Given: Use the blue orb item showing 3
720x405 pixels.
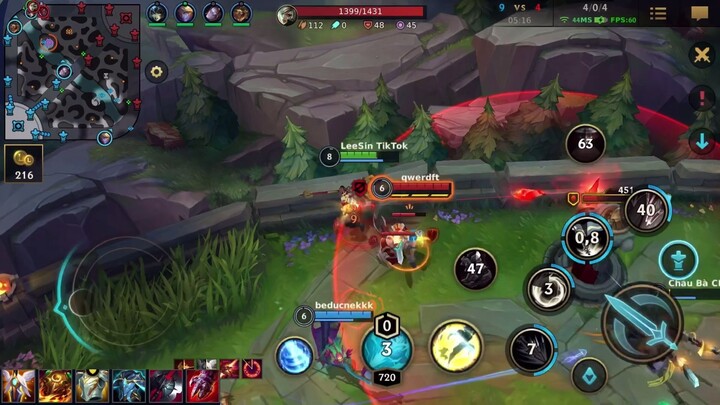Looking at the screenshot, I should tap(386, 348).
